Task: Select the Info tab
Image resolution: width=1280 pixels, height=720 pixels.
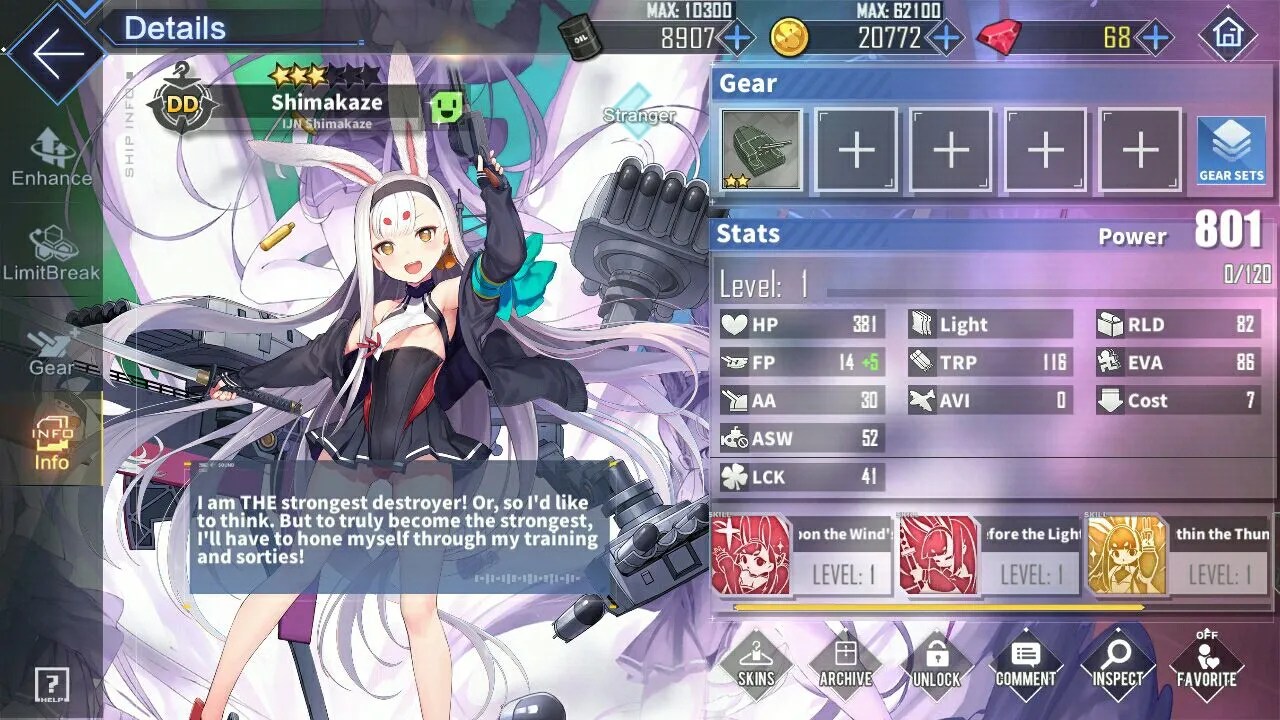Action: [51, 445]
